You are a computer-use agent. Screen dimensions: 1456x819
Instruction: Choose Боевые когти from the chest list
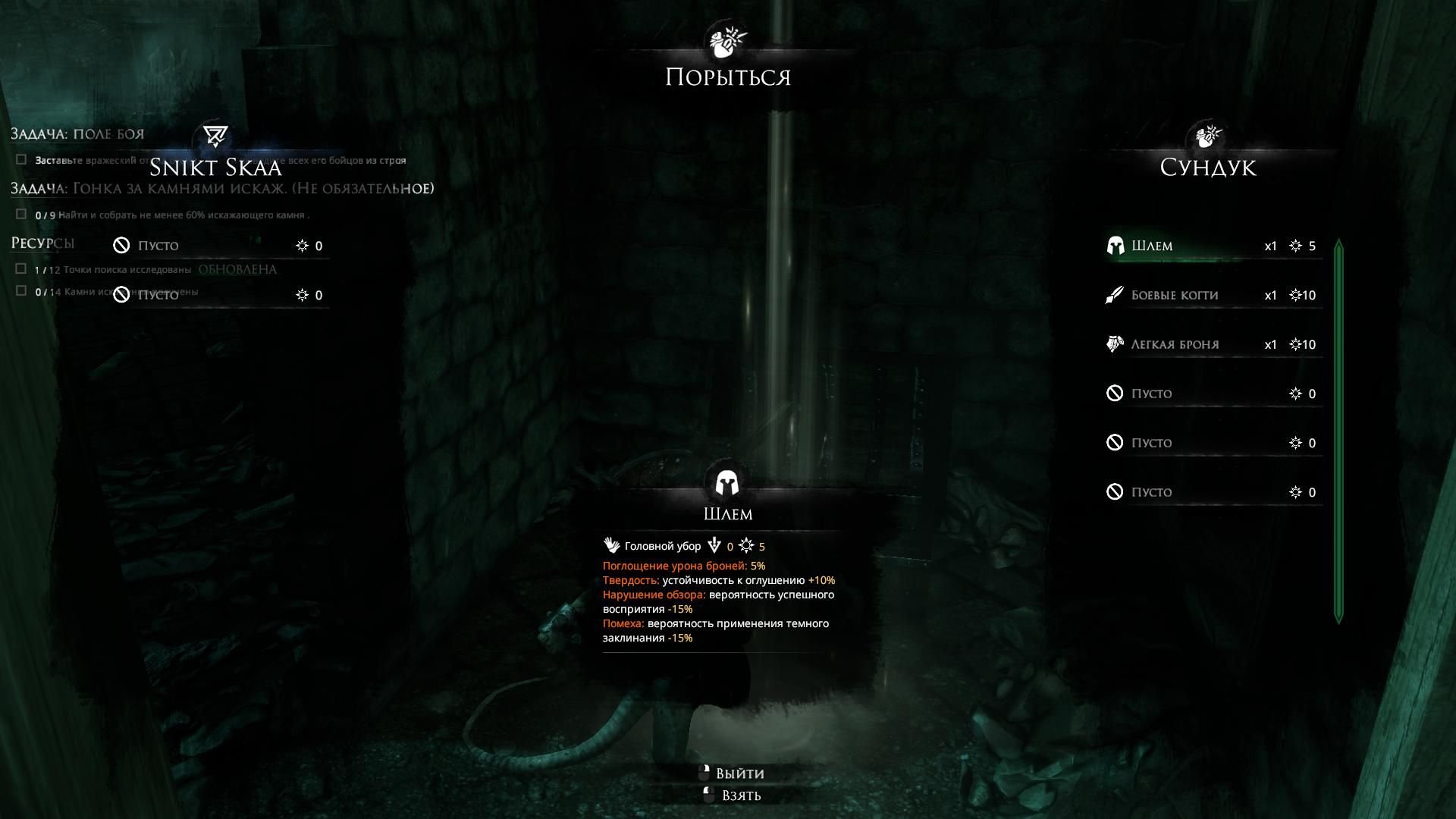(x=1212, y=295)
